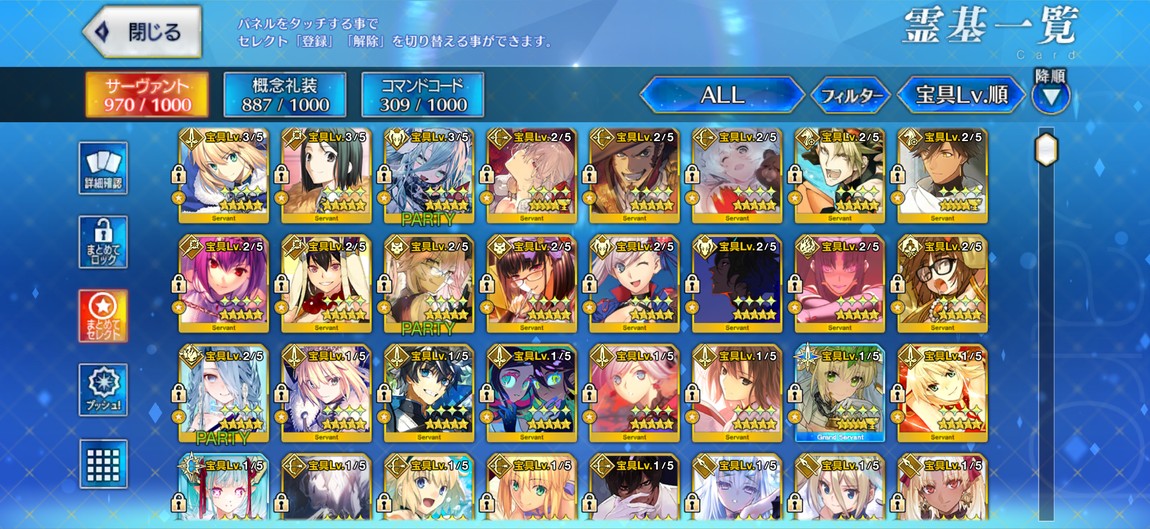Change the 宝具Lv.順 sort order
Image resolution: width=1150 pixels, height=529 pixels.
(960, 96)
